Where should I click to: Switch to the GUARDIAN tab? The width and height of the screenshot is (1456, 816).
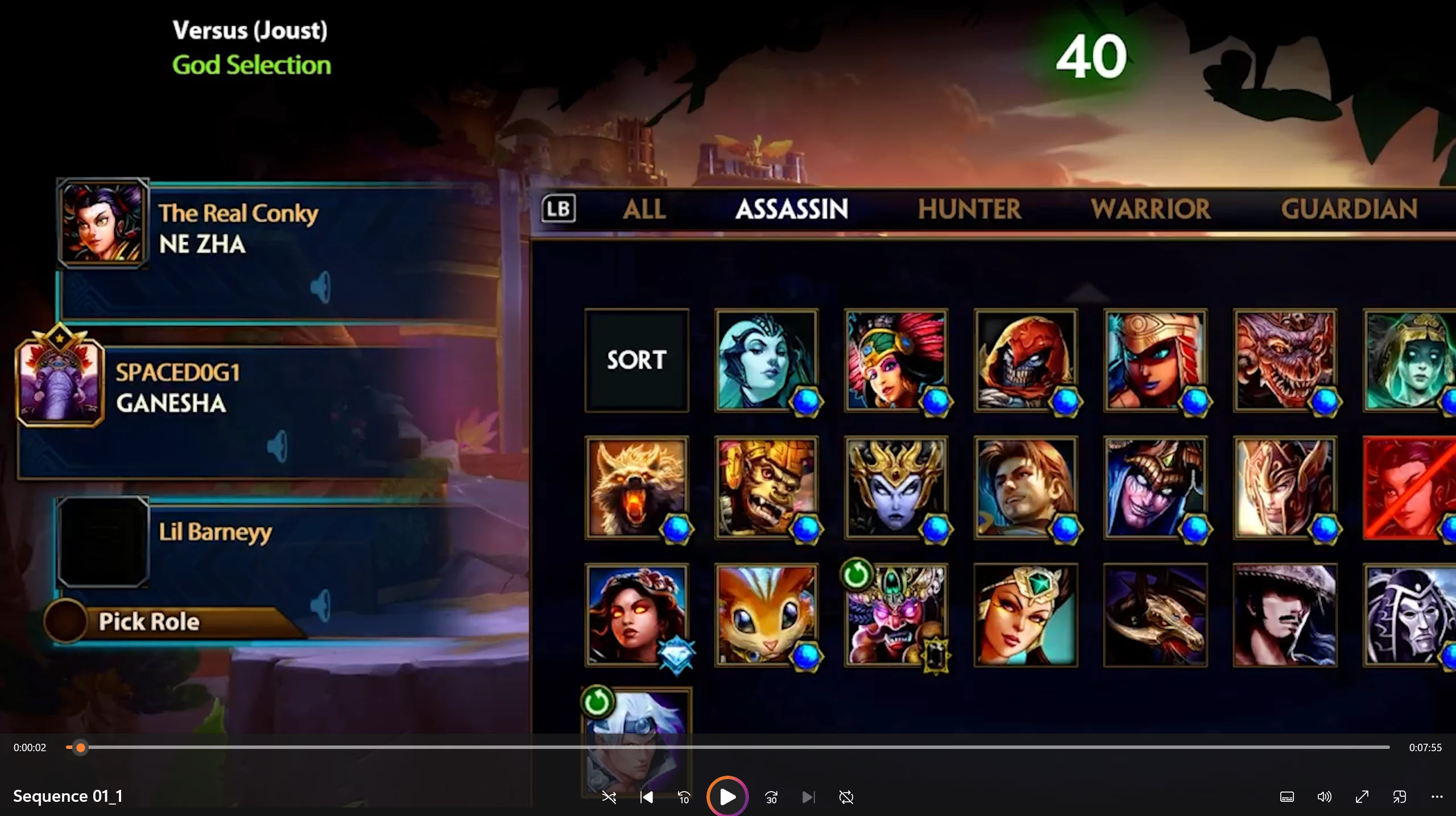pos(1349,209)
